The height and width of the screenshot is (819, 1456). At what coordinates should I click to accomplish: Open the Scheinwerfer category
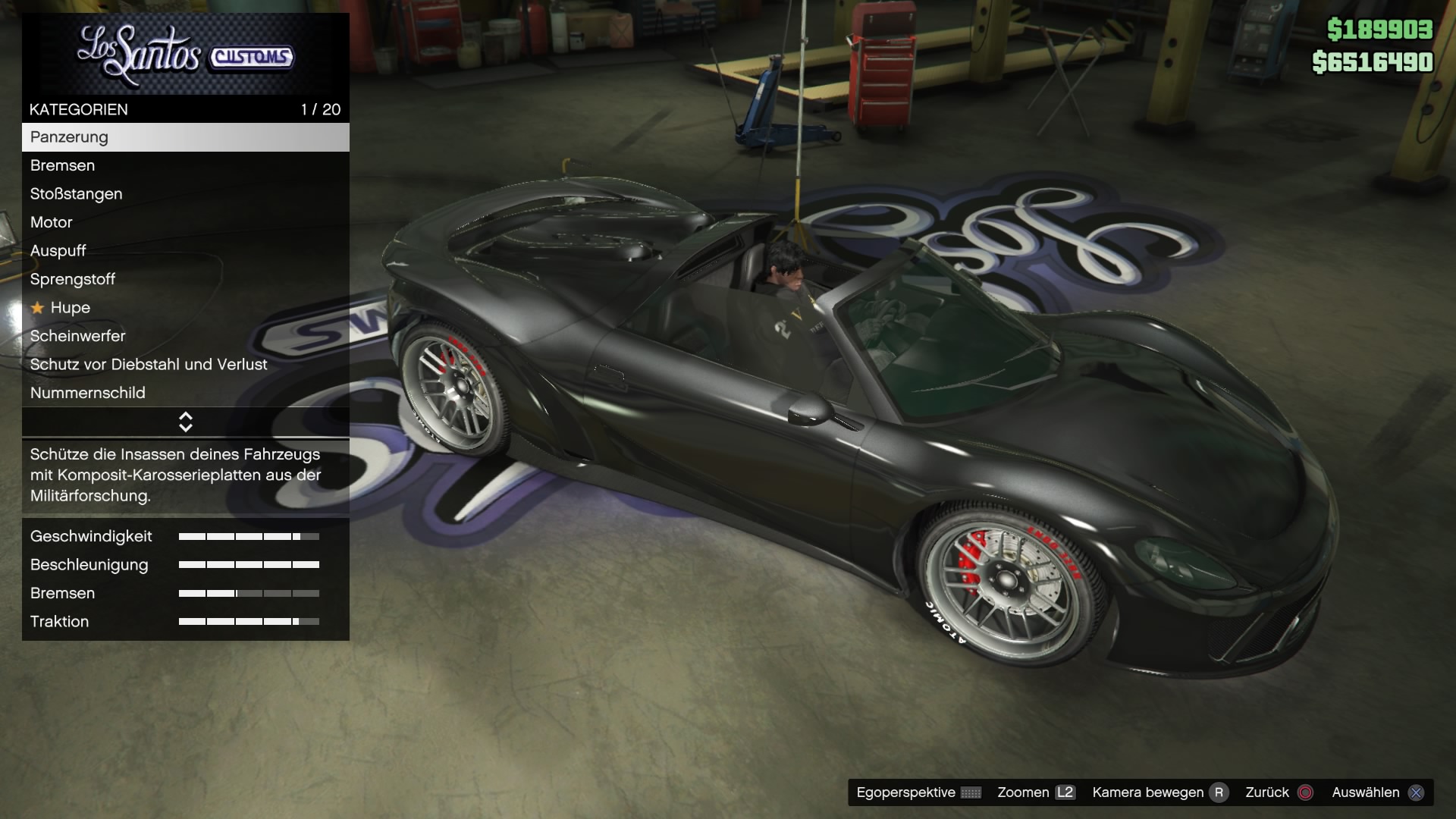[185, 336]
